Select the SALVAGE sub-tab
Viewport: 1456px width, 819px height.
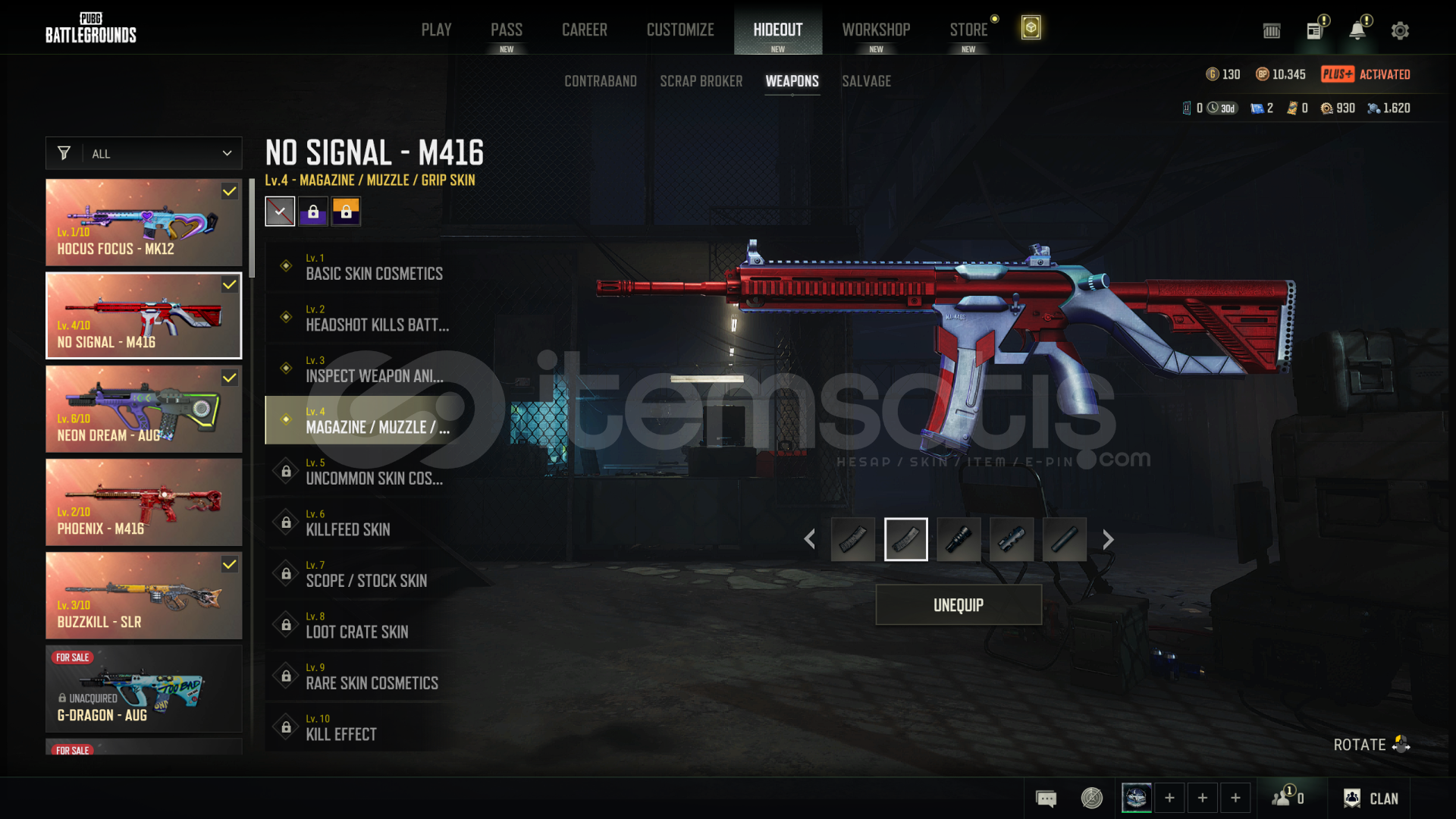tap(866, 81)
